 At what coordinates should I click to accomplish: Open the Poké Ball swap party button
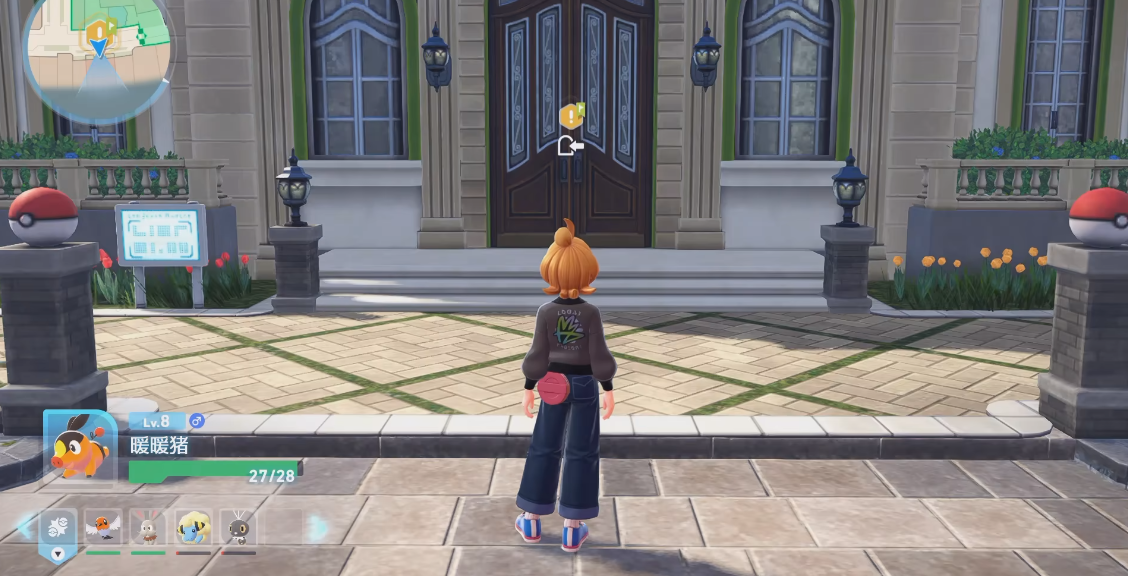[x=58, y=525]
